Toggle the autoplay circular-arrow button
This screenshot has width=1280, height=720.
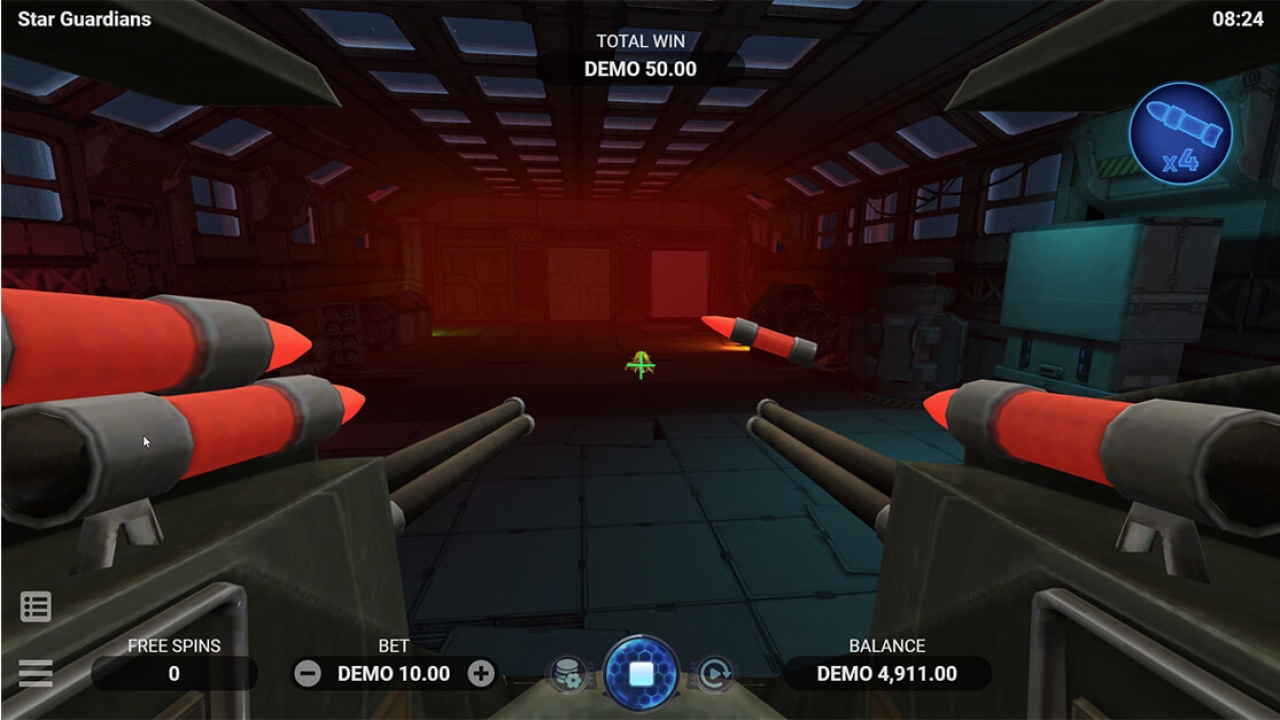(715, 674)
